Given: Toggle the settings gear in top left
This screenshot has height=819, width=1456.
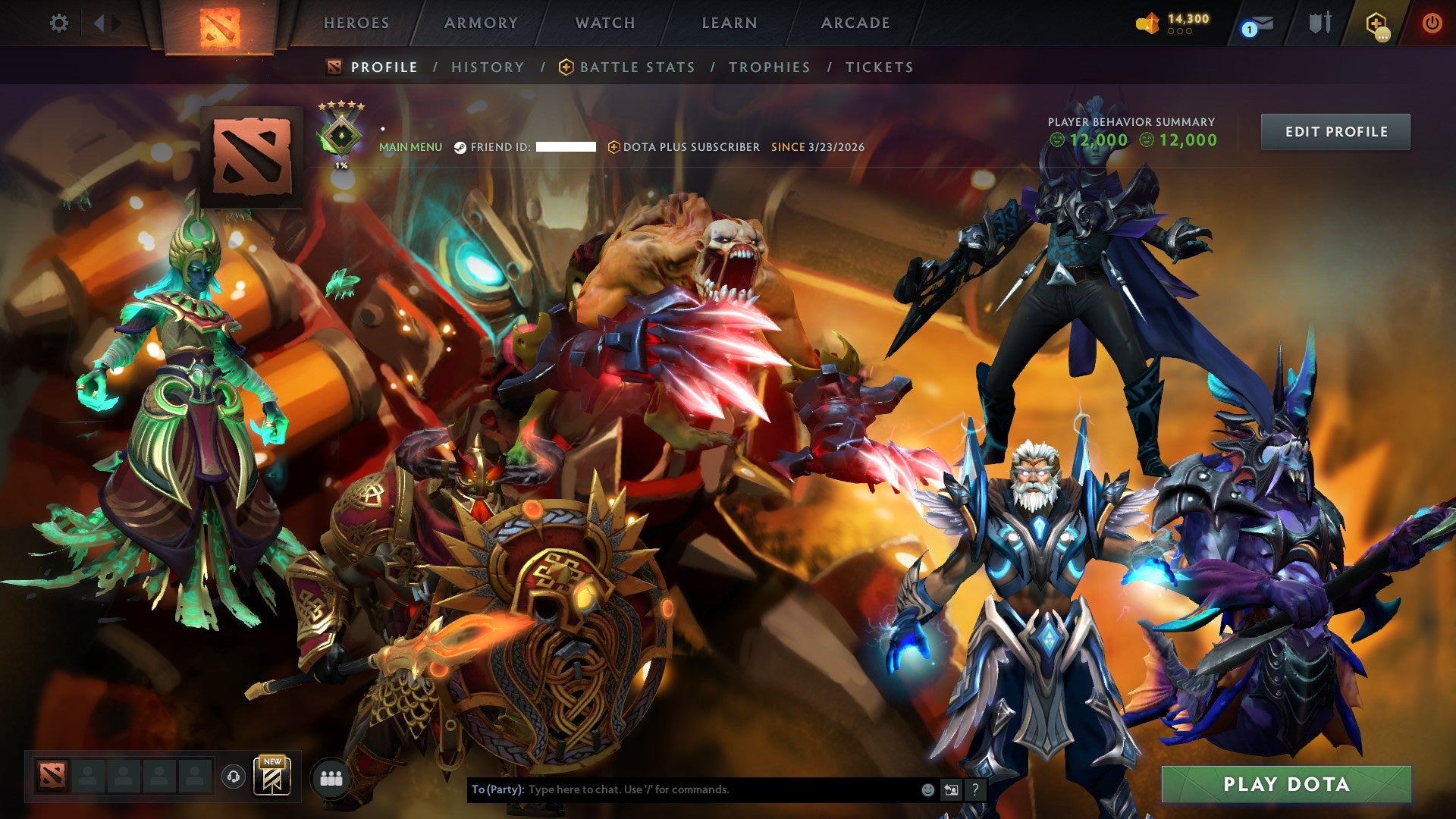Looking at the screenshot, I should (59, 23).
